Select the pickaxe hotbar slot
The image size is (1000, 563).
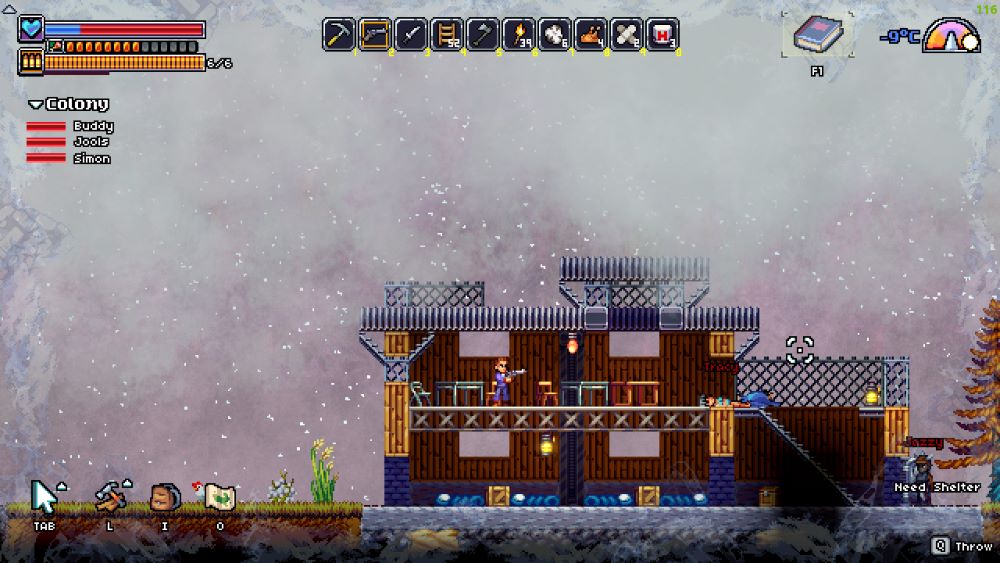[339, 34]
